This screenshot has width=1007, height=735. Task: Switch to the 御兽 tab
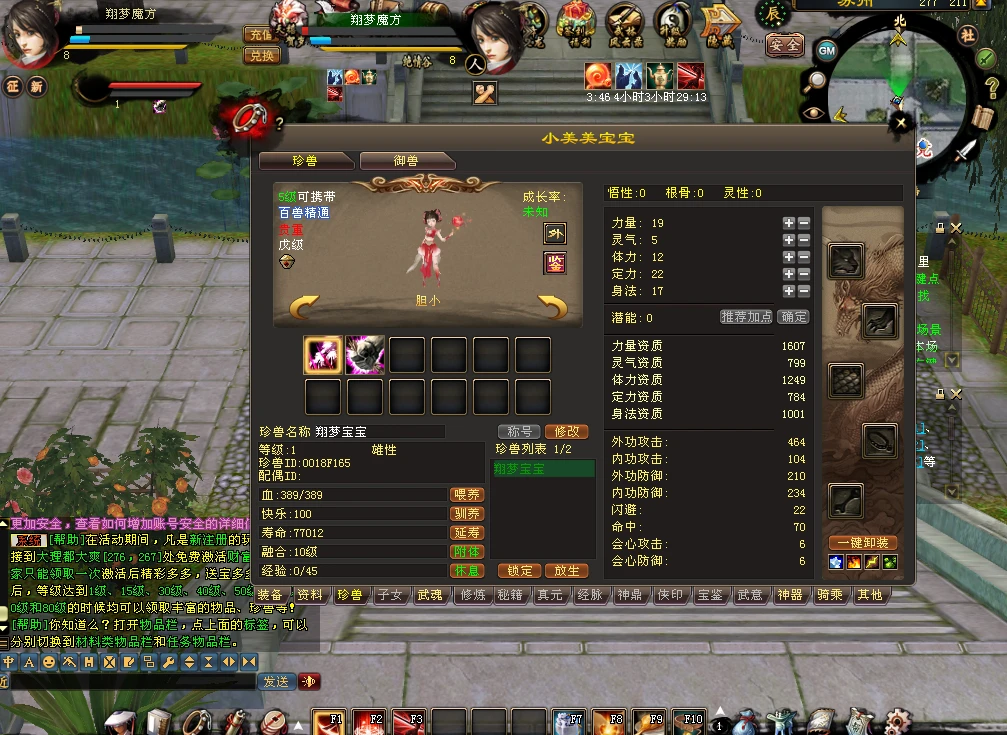(406, 161)
